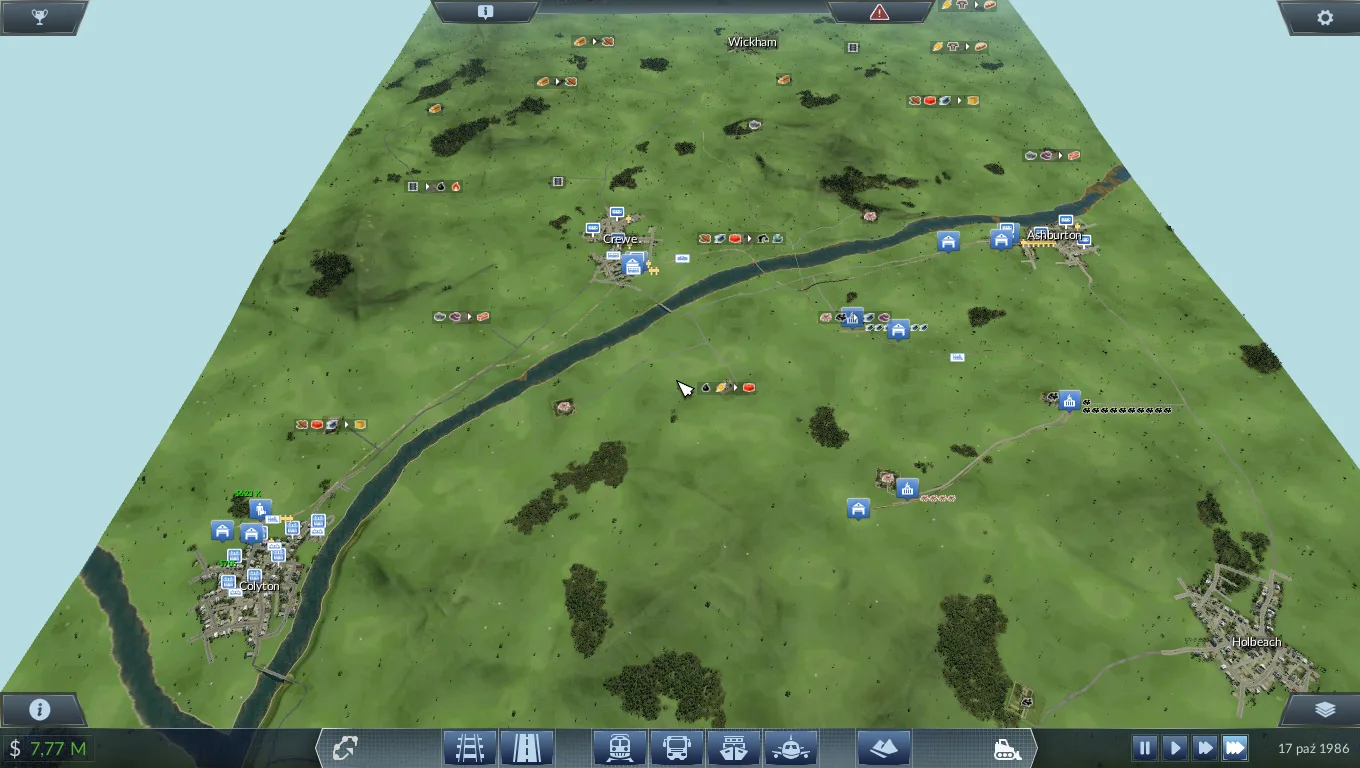This screenshot has height=768, width=1360.
Task: Open the train station build menu
Action: (x=619, y=747)
